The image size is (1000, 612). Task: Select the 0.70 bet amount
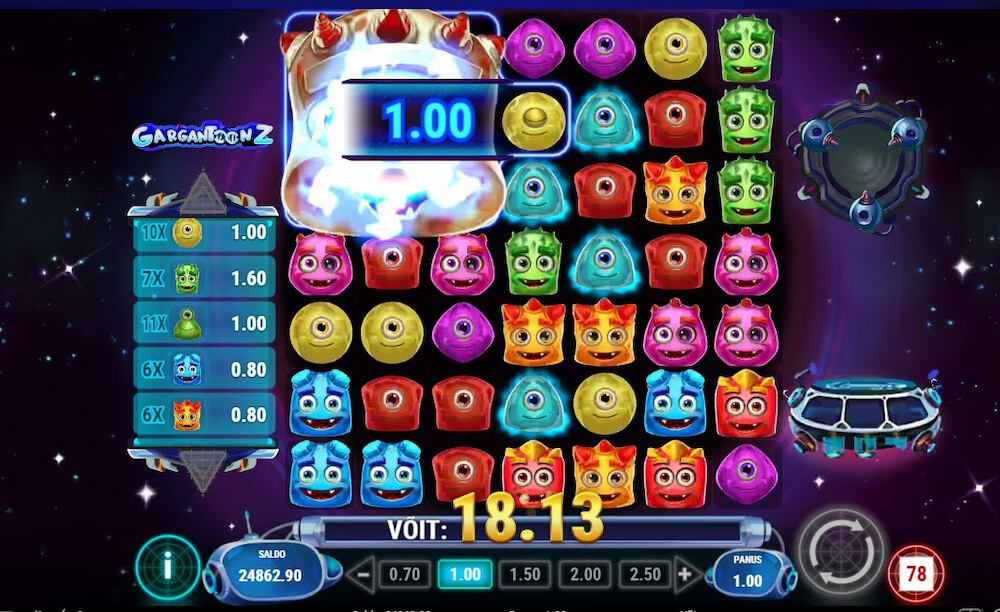point(405,575)
